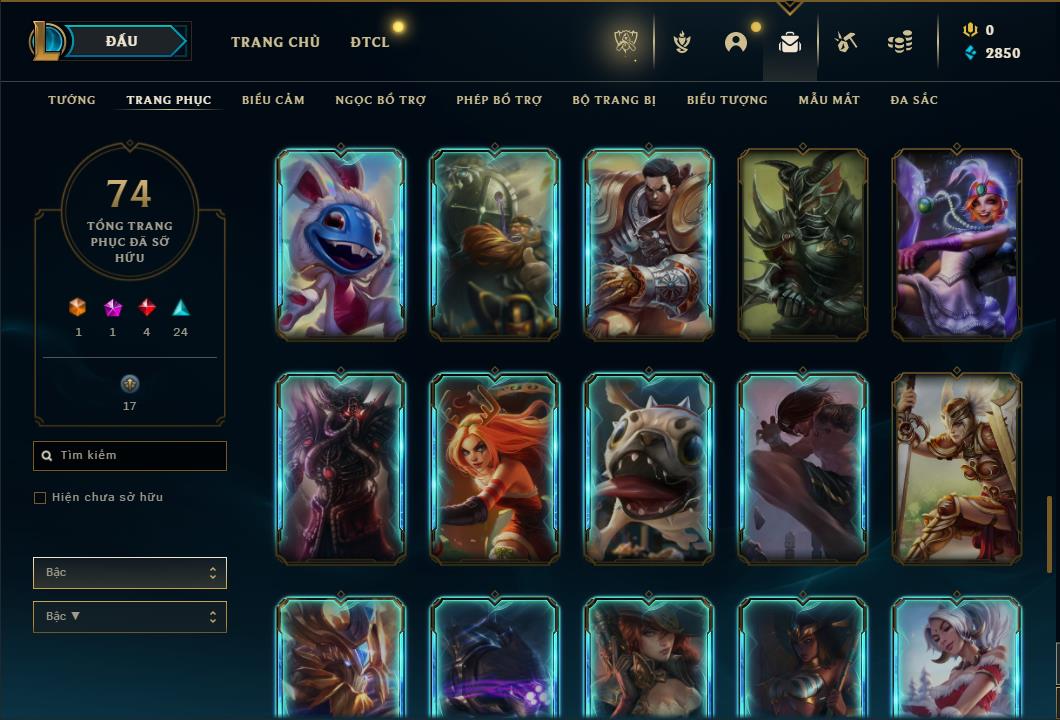Screen dimensions: 1060x720
Task: Open the Bậc ▼ sort dropdown
Action: (x=130, y=617)
